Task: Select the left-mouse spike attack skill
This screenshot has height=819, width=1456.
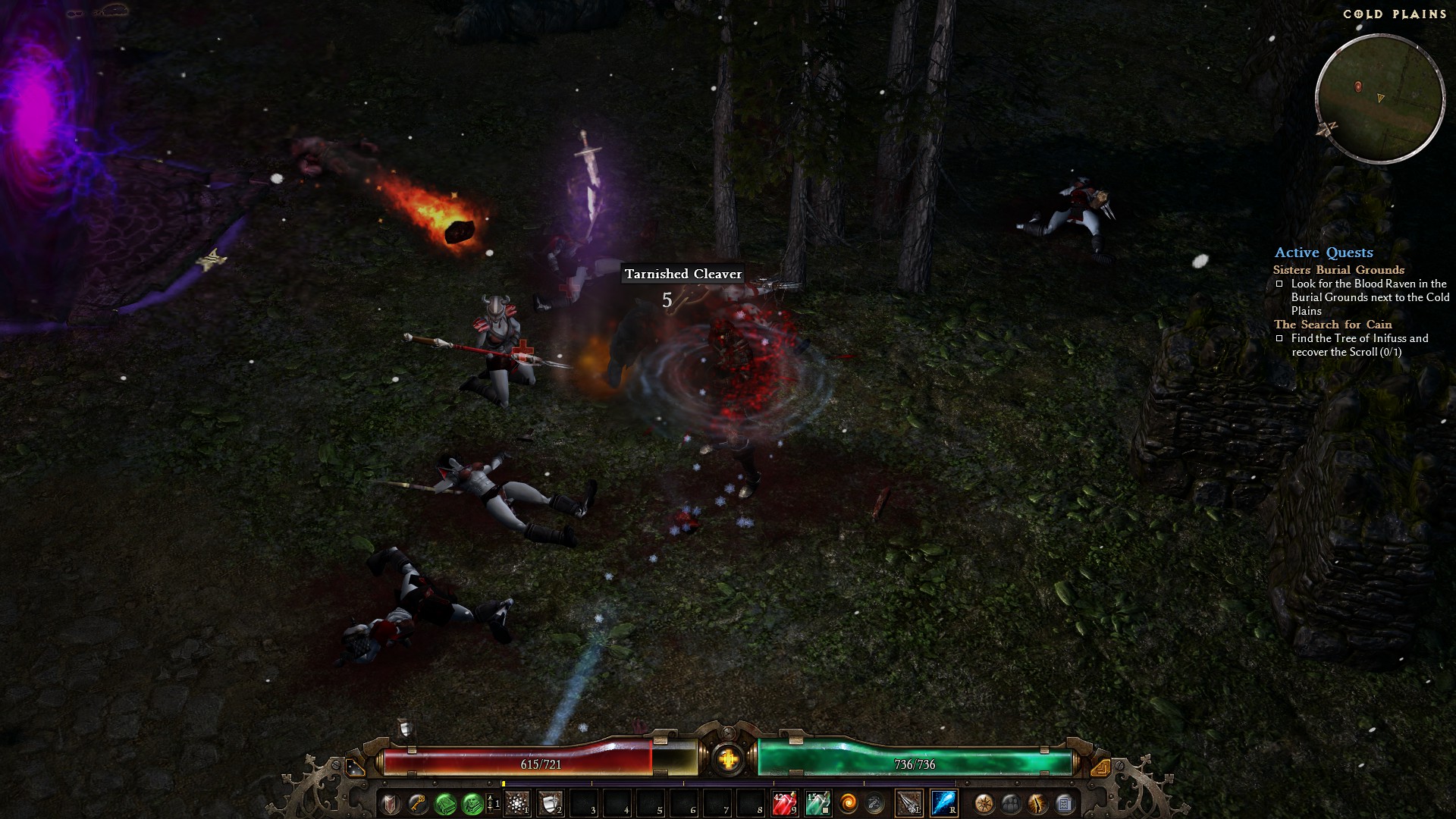Action: 908,803
